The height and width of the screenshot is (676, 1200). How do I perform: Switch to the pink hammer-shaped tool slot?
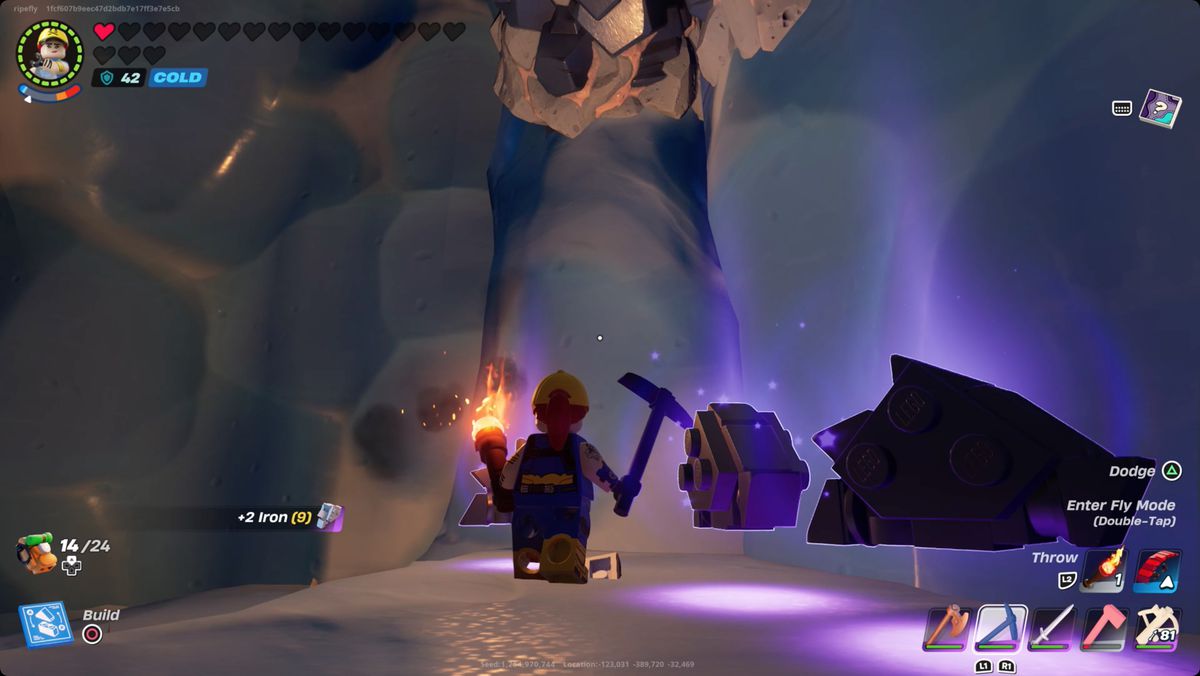point(1104,628)
